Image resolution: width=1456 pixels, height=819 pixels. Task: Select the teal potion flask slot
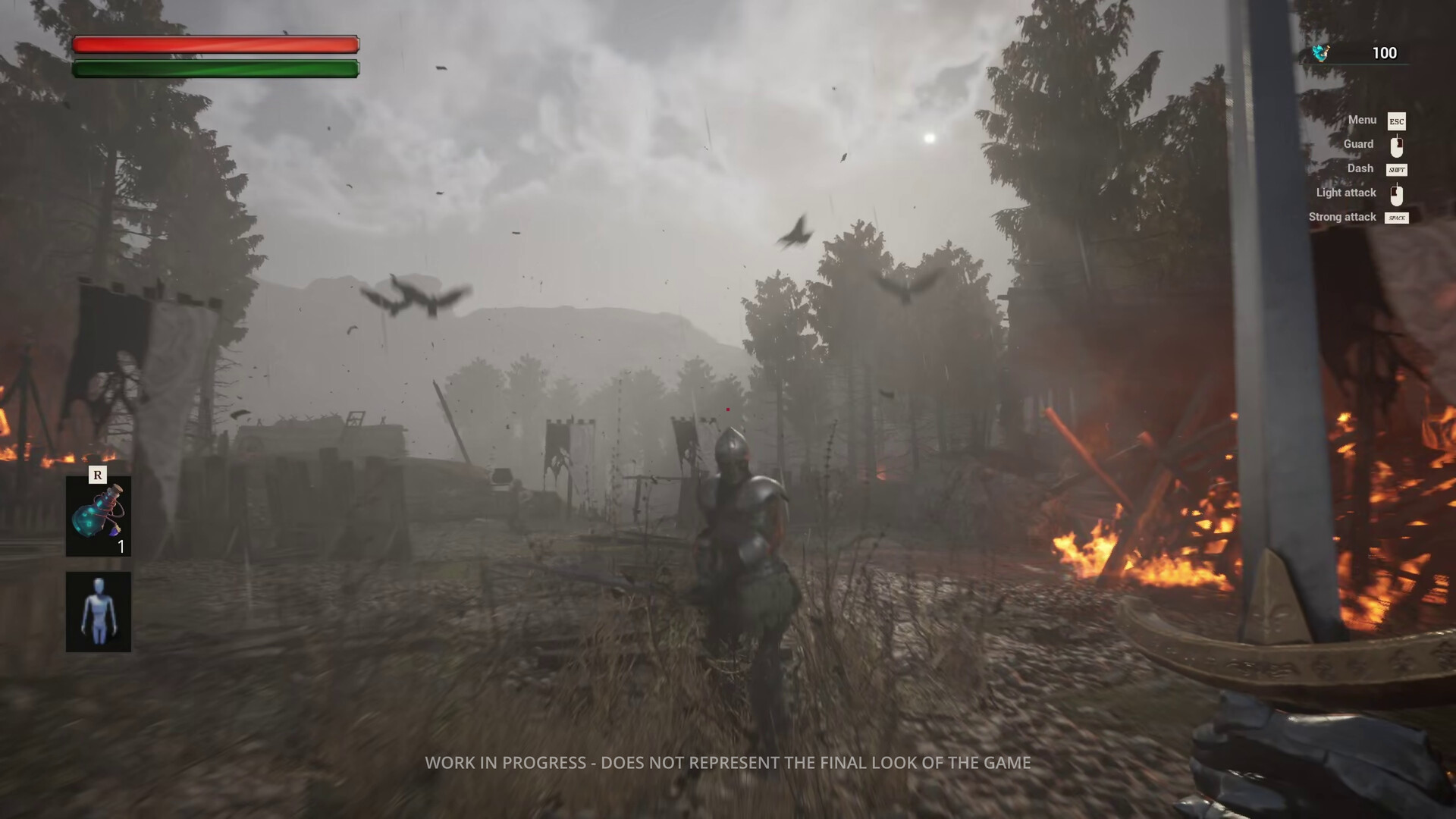point(98,516)
